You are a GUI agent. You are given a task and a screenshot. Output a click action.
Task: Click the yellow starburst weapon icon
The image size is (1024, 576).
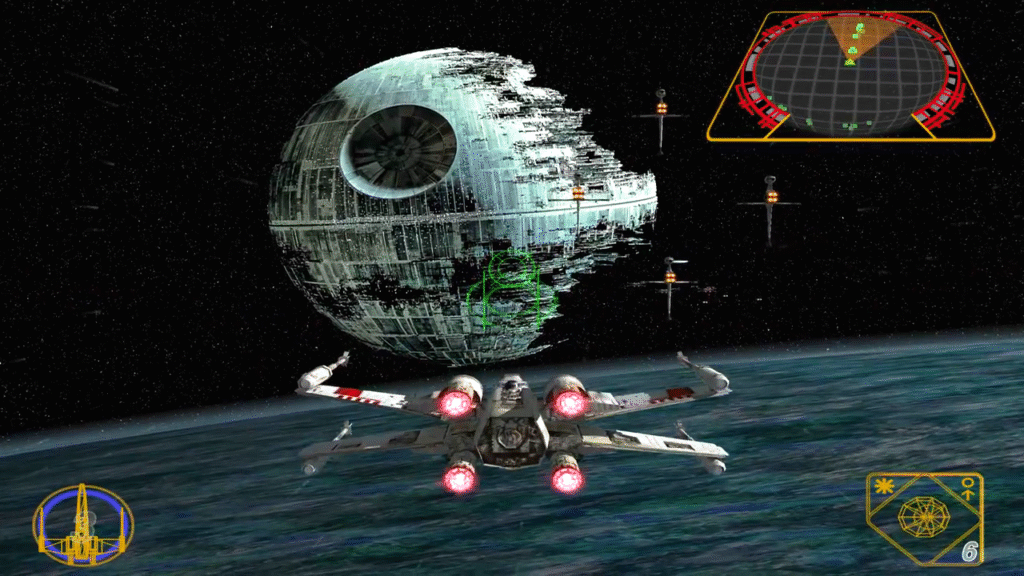click(882, 488)
